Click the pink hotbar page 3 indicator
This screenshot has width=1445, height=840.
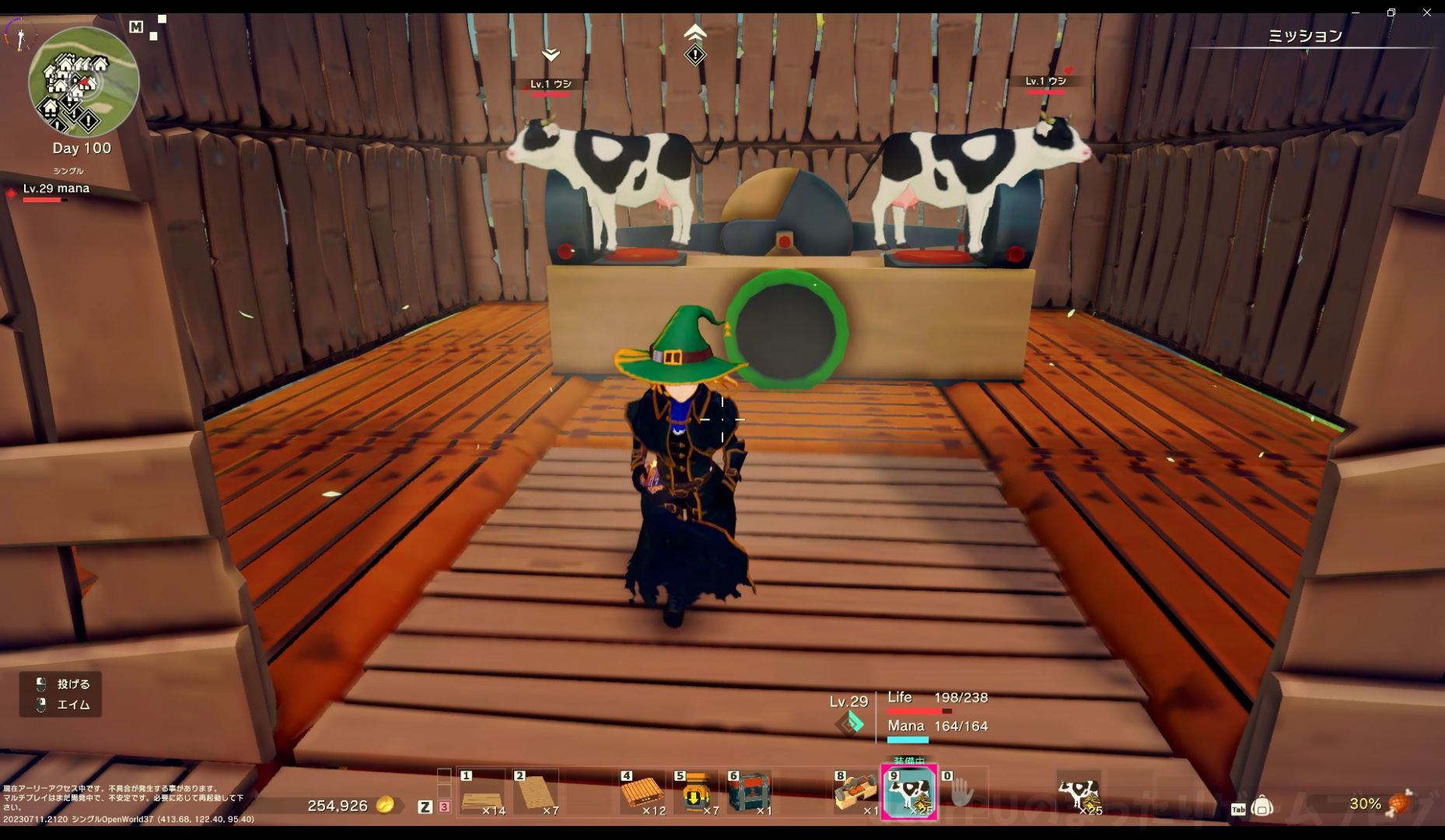click(x=444, y=807)
